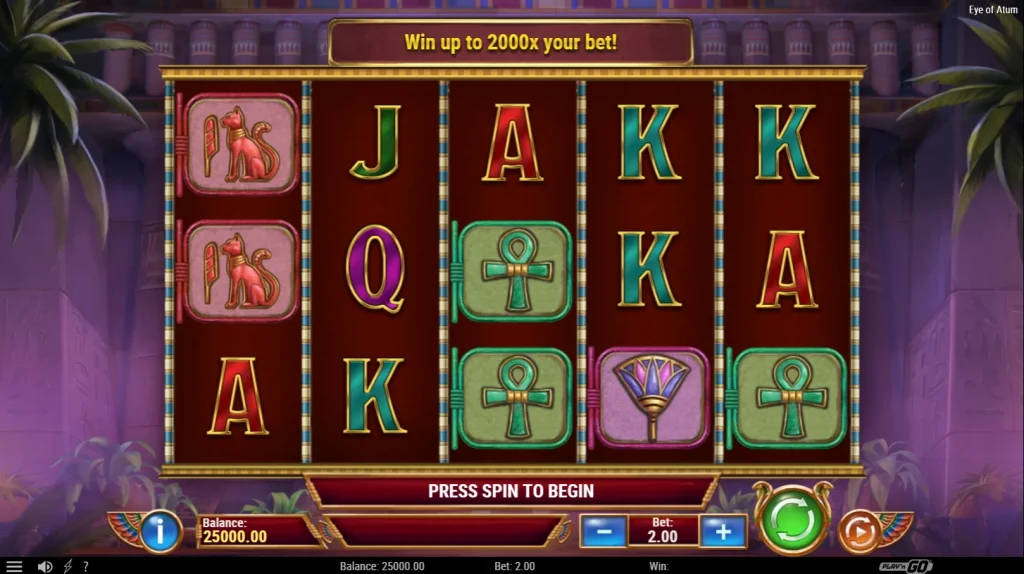Increase the bet with the plus button
The height and width of the screenshot is (574, 1024).
[723, 531]
